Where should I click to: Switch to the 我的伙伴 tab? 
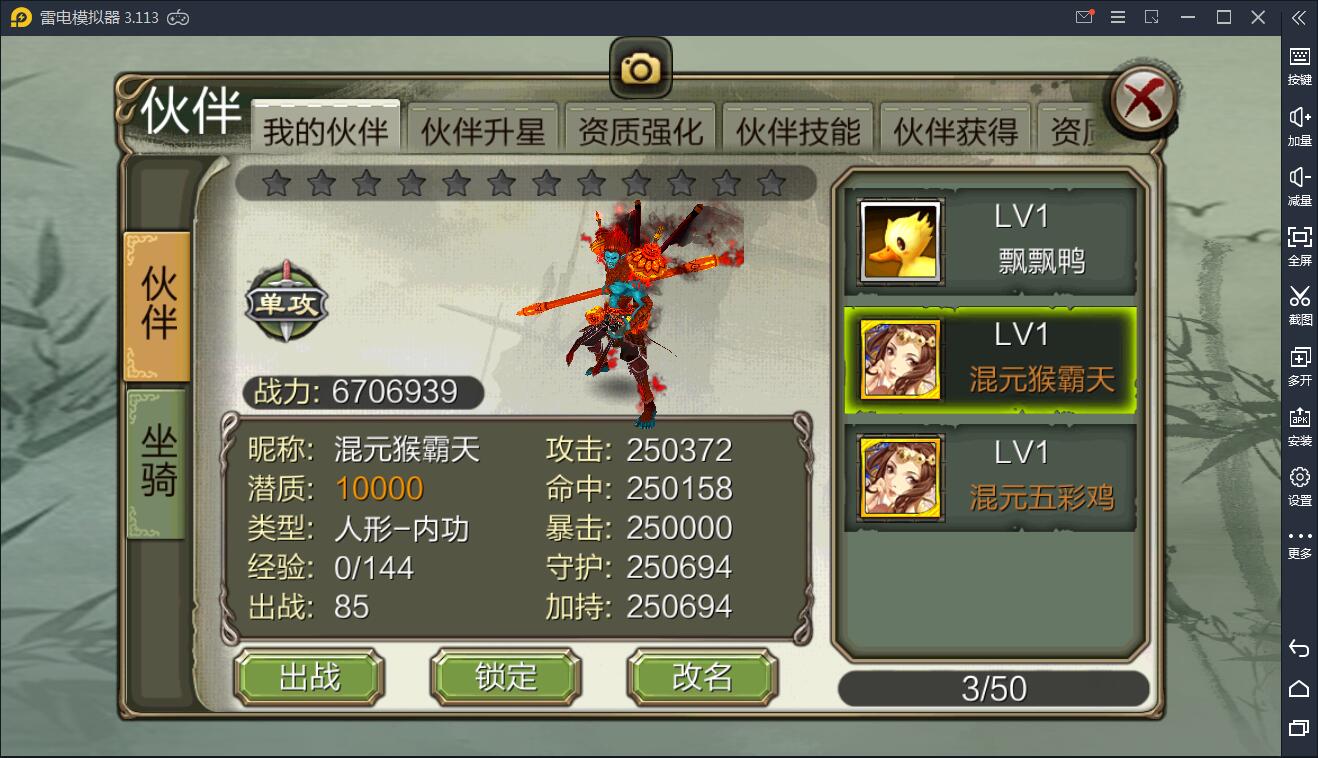pos(325,131)
